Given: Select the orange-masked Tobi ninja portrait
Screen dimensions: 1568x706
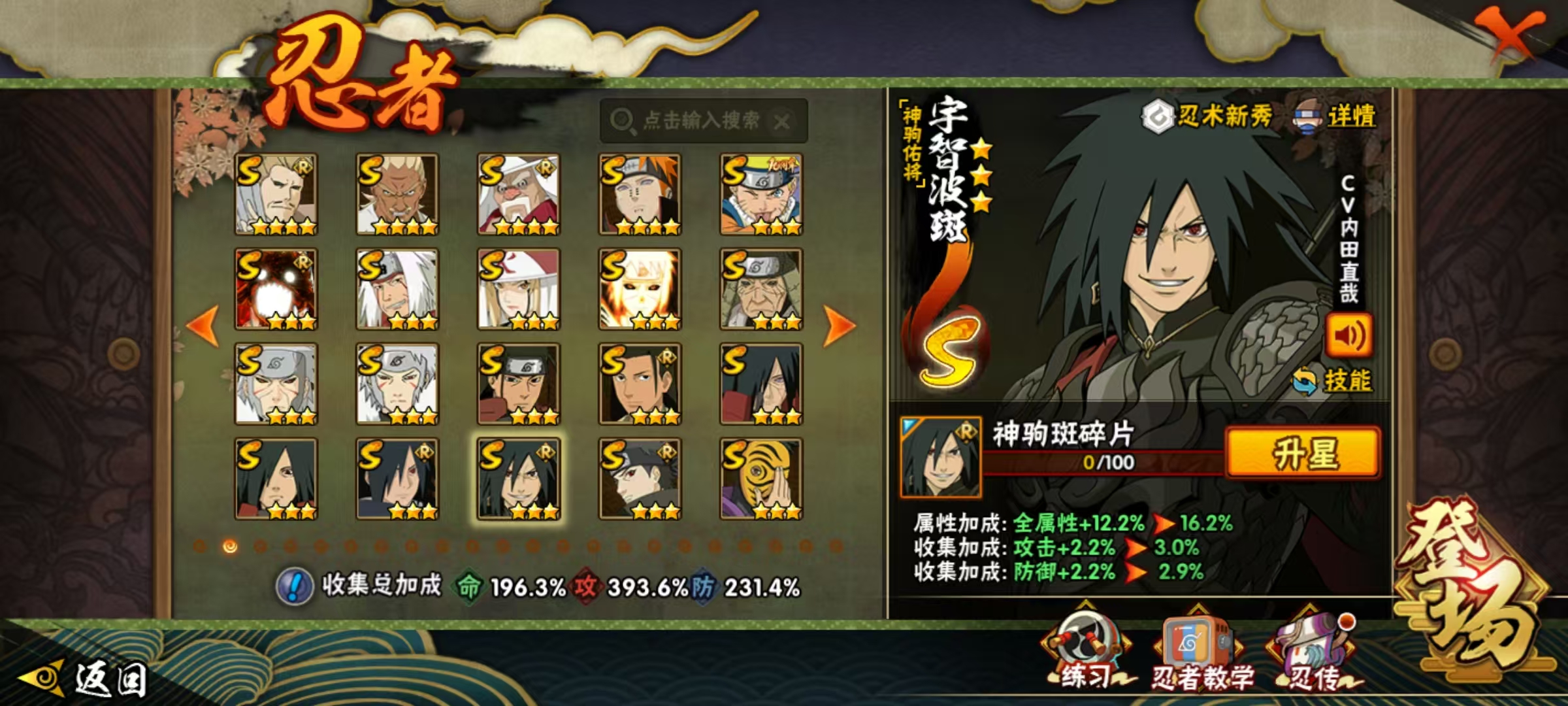Looking at the screenshot, I should pos(761,479).
